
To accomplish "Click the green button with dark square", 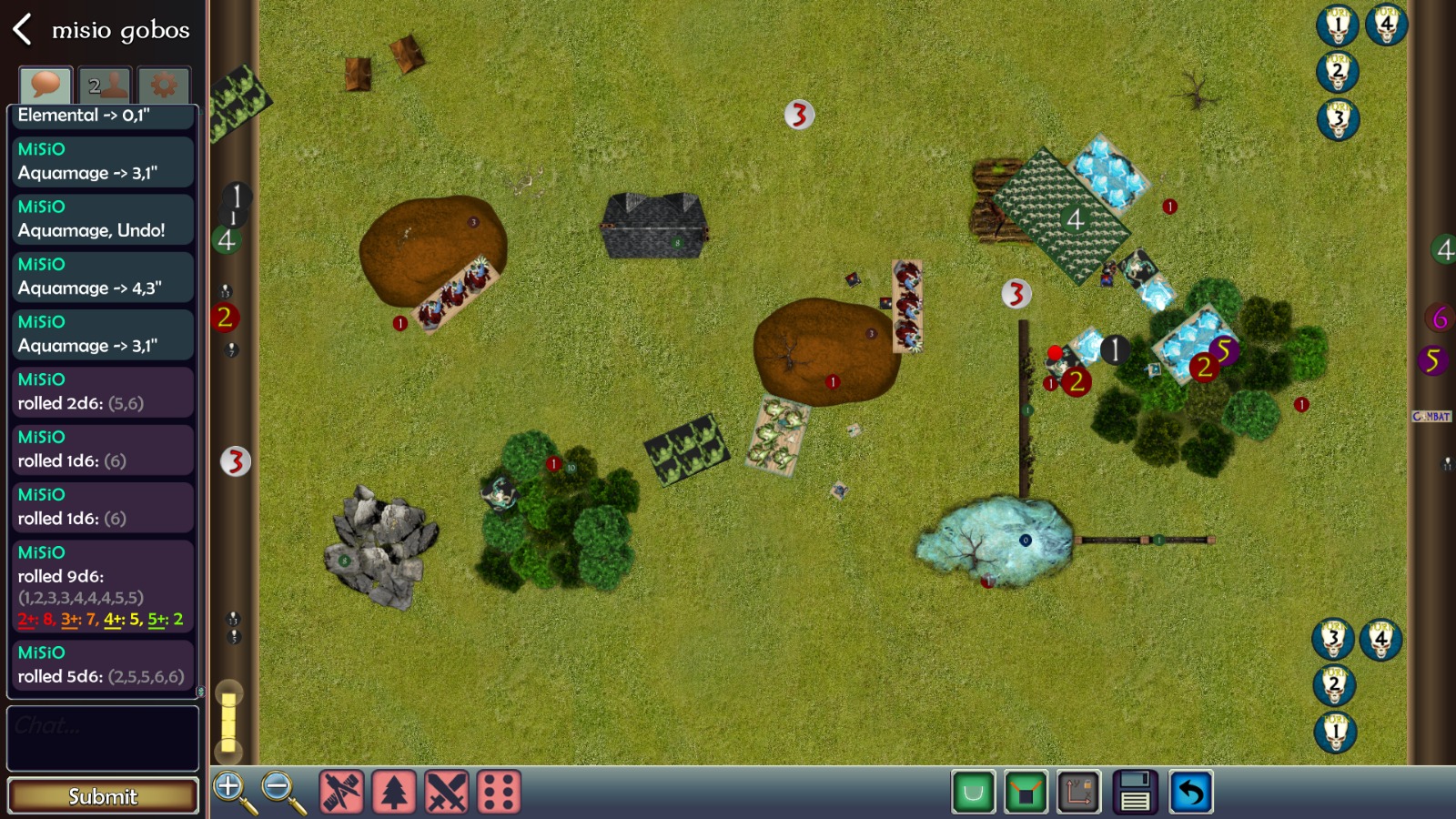I will (x=1026, y=792).
